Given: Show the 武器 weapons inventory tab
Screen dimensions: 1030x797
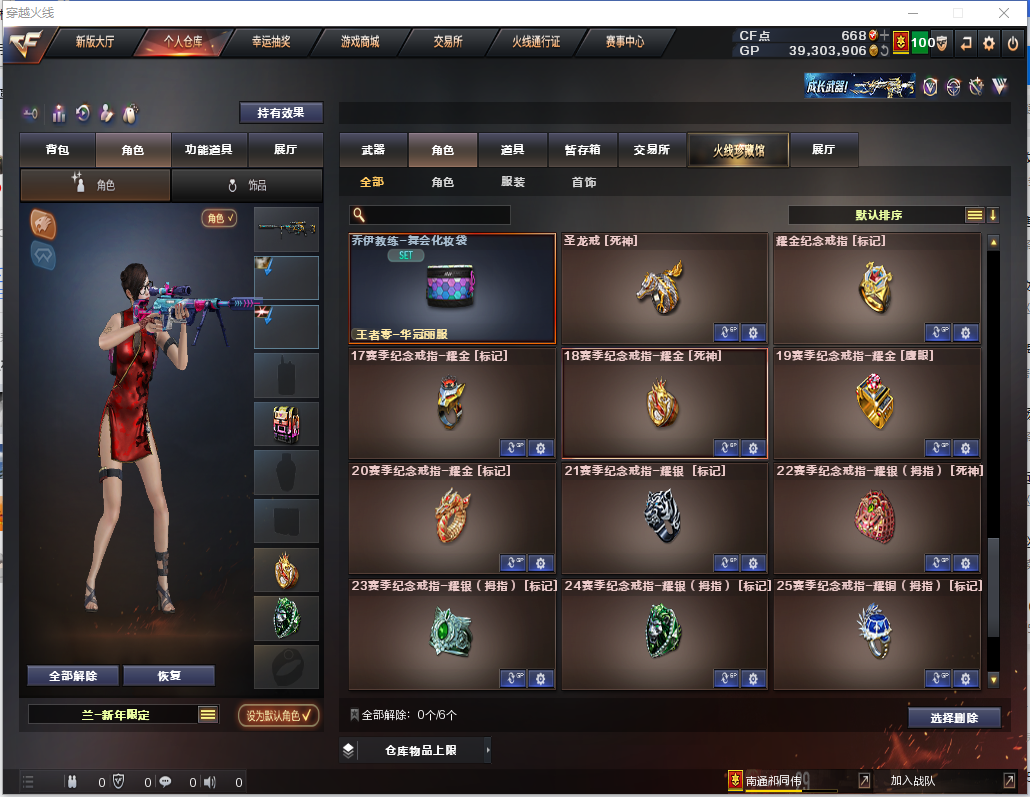Looking at the screenshot, I should (373, 150).
